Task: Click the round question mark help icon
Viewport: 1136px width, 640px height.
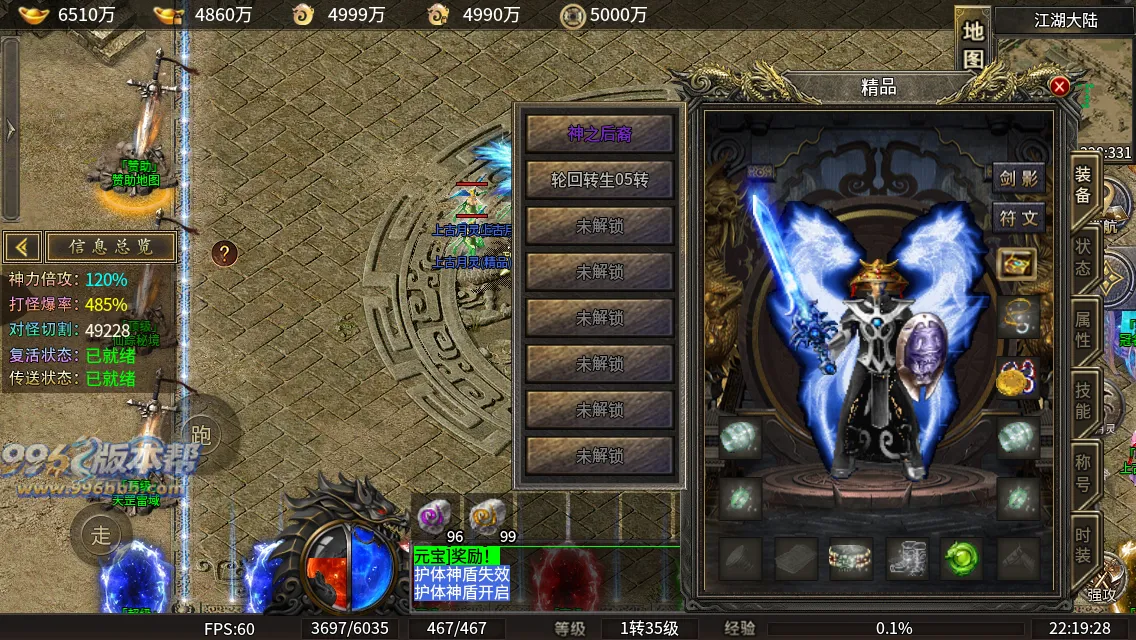Action: pos(225,253)
